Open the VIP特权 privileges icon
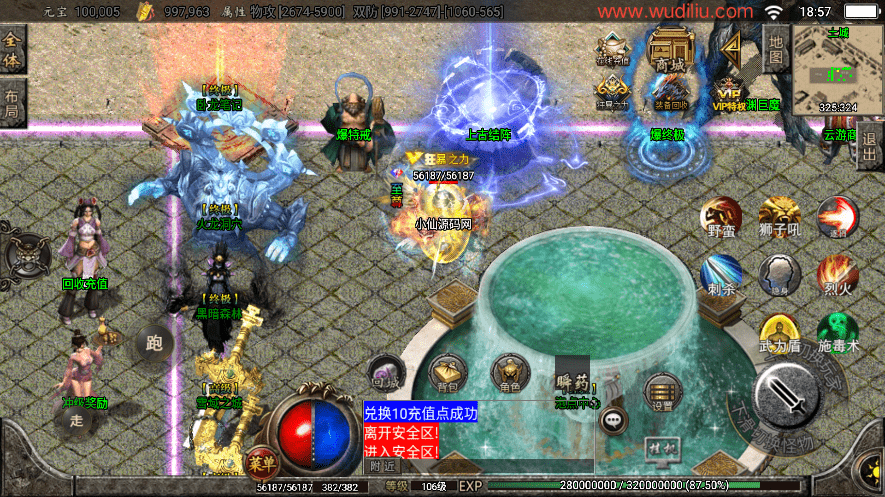 730,91
